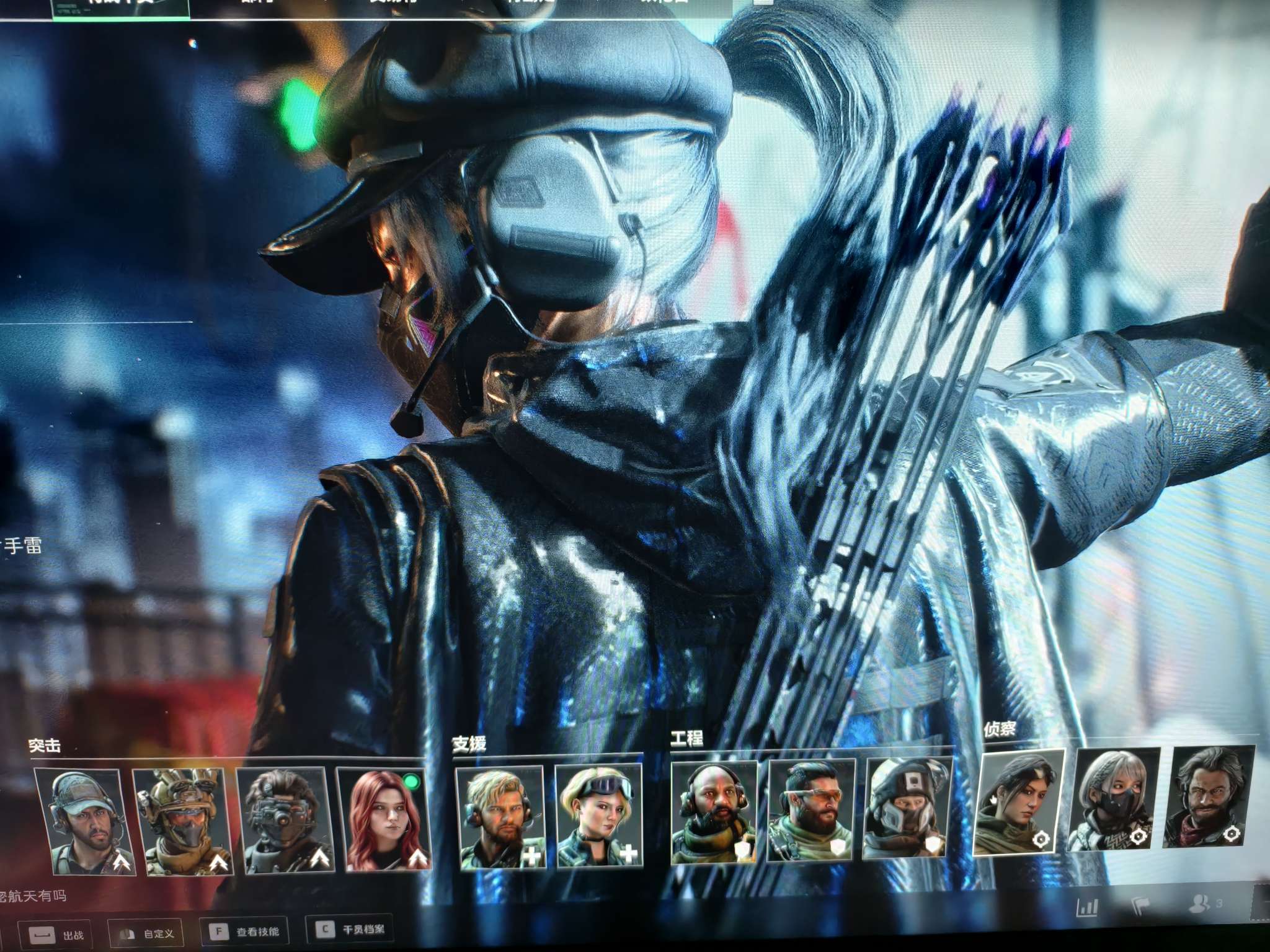Select the silver-haired masked recon operator

click(x=1113, y=798)
